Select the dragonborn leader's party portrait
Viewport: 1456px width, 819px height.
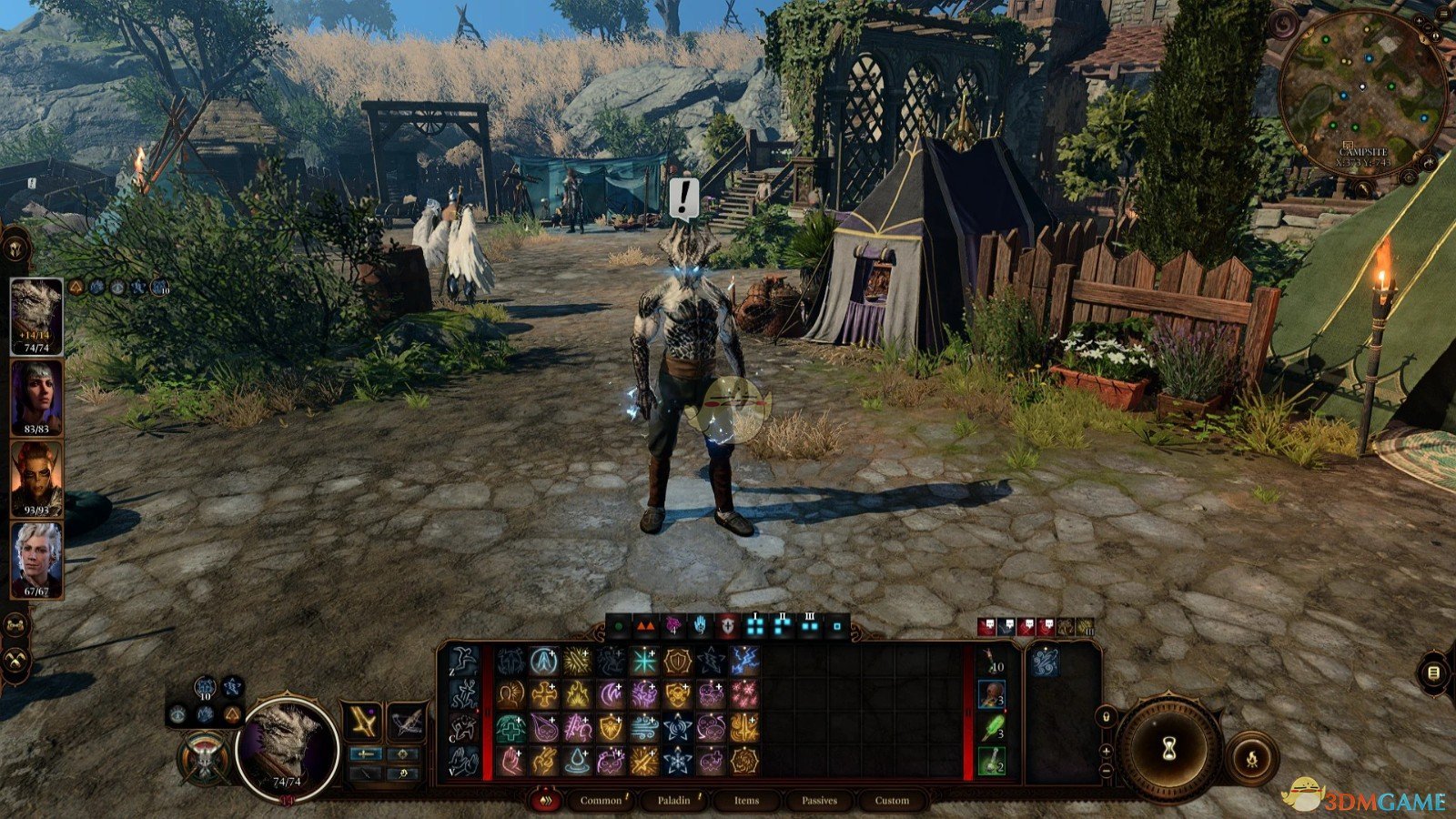(x=36, y=315)
